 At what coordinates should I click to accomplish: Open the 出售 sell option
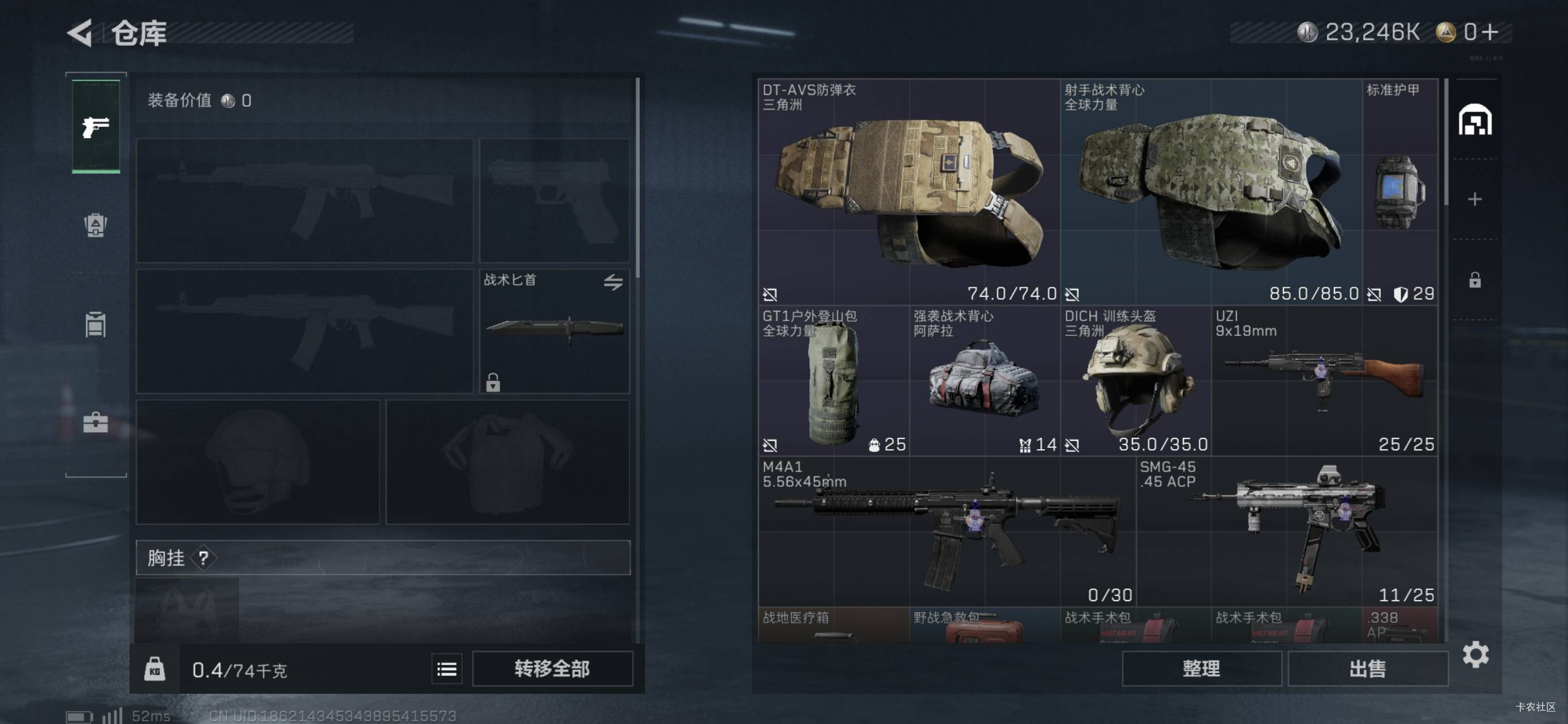[1367, 669]
